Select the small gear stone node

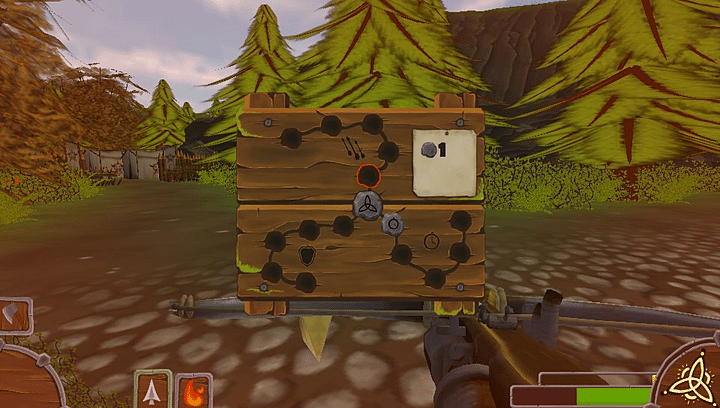tap(394, 224)
